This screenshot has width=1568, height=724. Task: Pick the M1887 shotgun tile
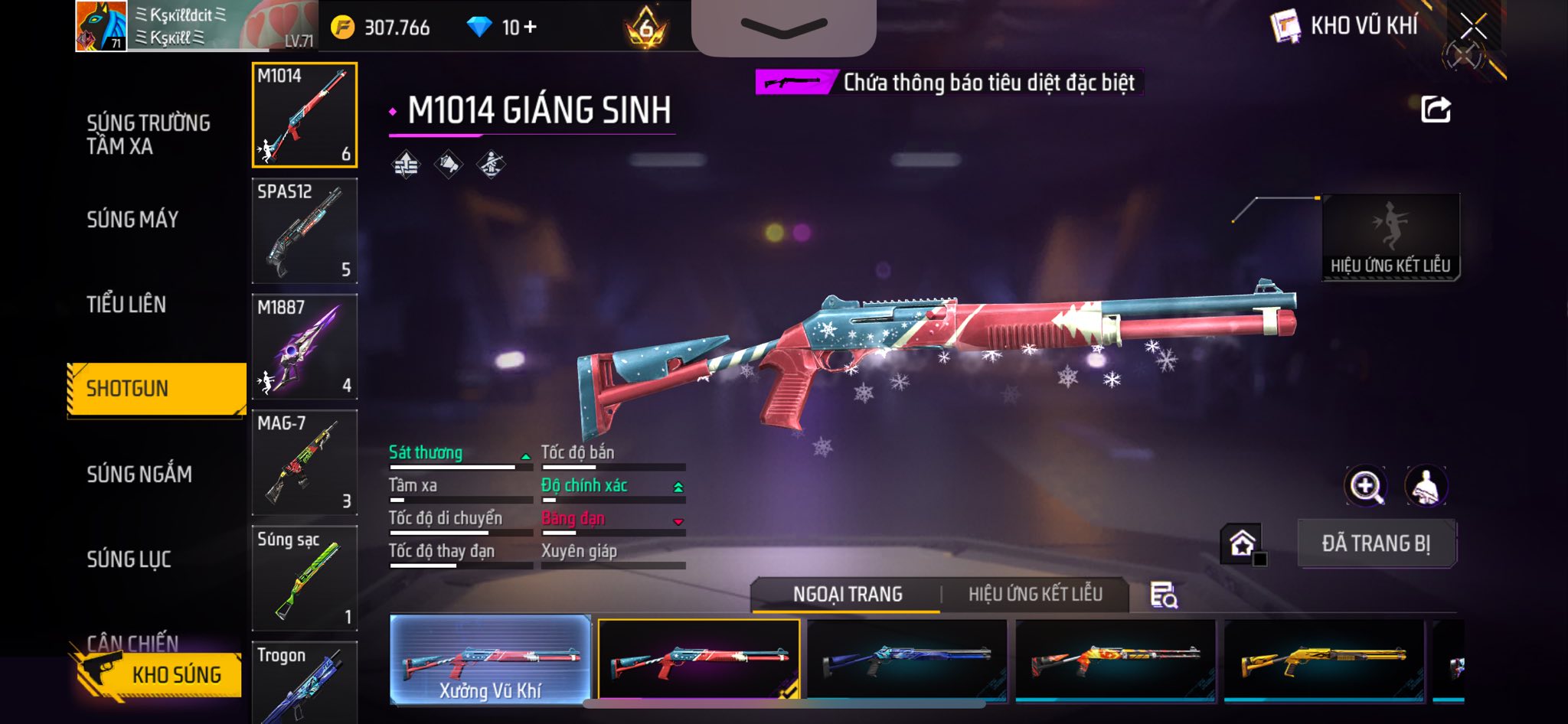point(305,347)
